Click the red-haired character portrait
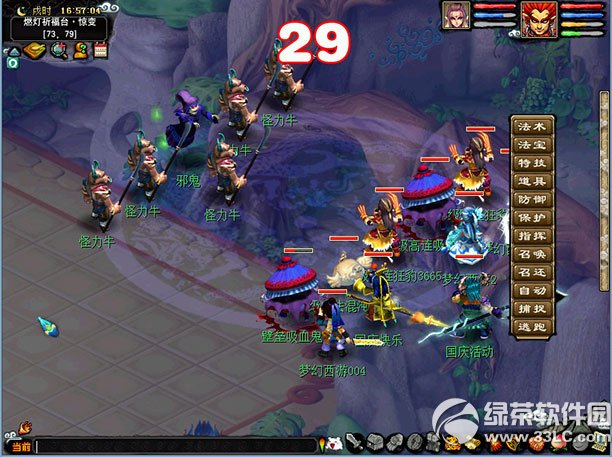Viewport: 612px width, 457px height. coord(536,17)
